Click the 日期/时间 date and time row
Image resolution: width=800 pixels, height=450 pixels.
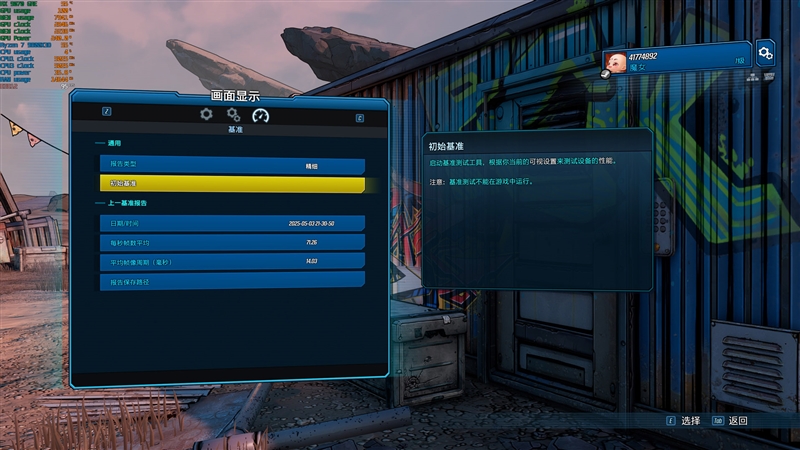(x=232, y=223)
